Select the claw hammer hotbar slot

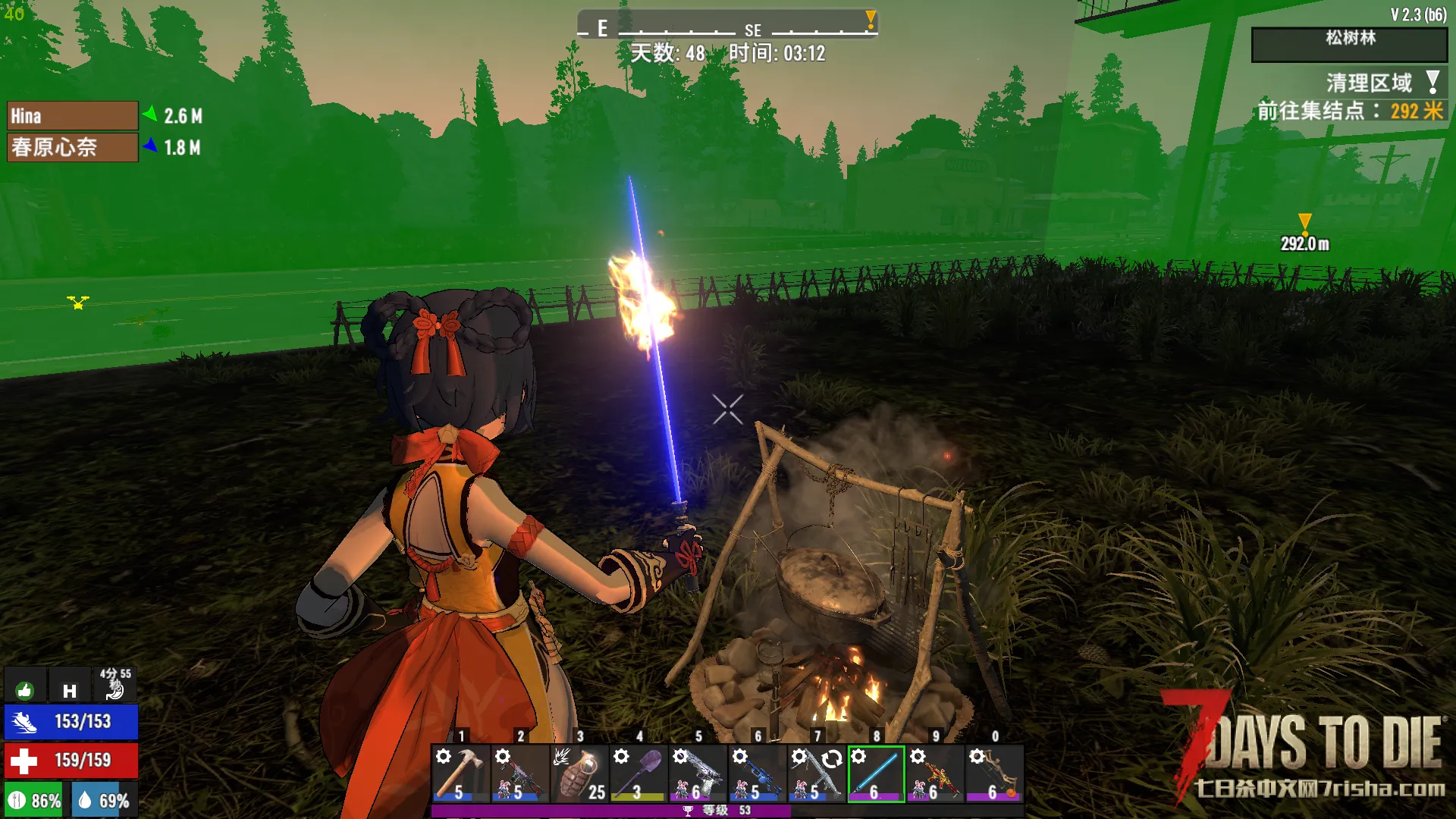(460, 773)
